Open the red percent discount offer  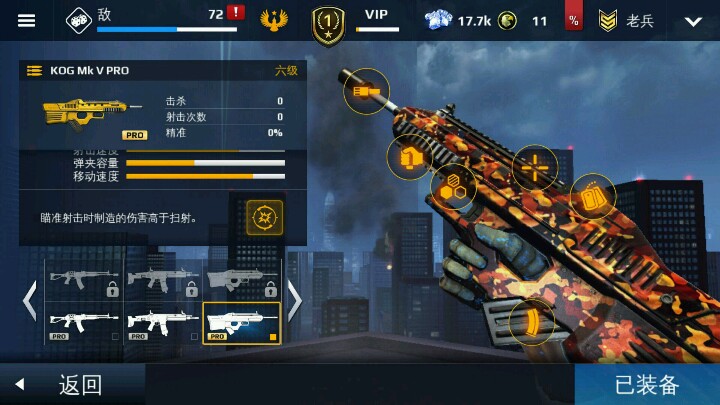[573, 20]
